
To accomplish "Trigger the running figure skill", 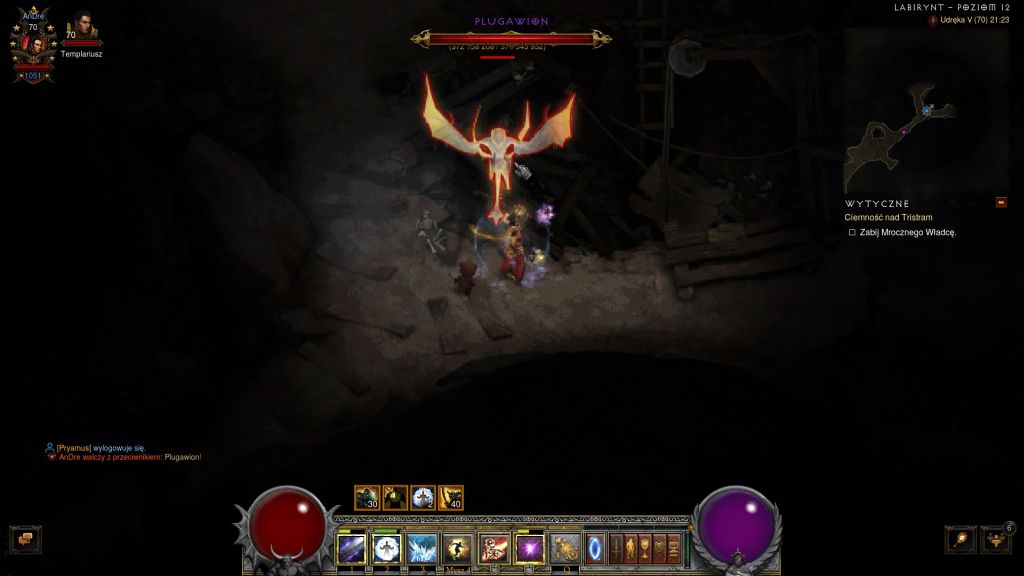I will pyautogui.click(x=457, y=548).
